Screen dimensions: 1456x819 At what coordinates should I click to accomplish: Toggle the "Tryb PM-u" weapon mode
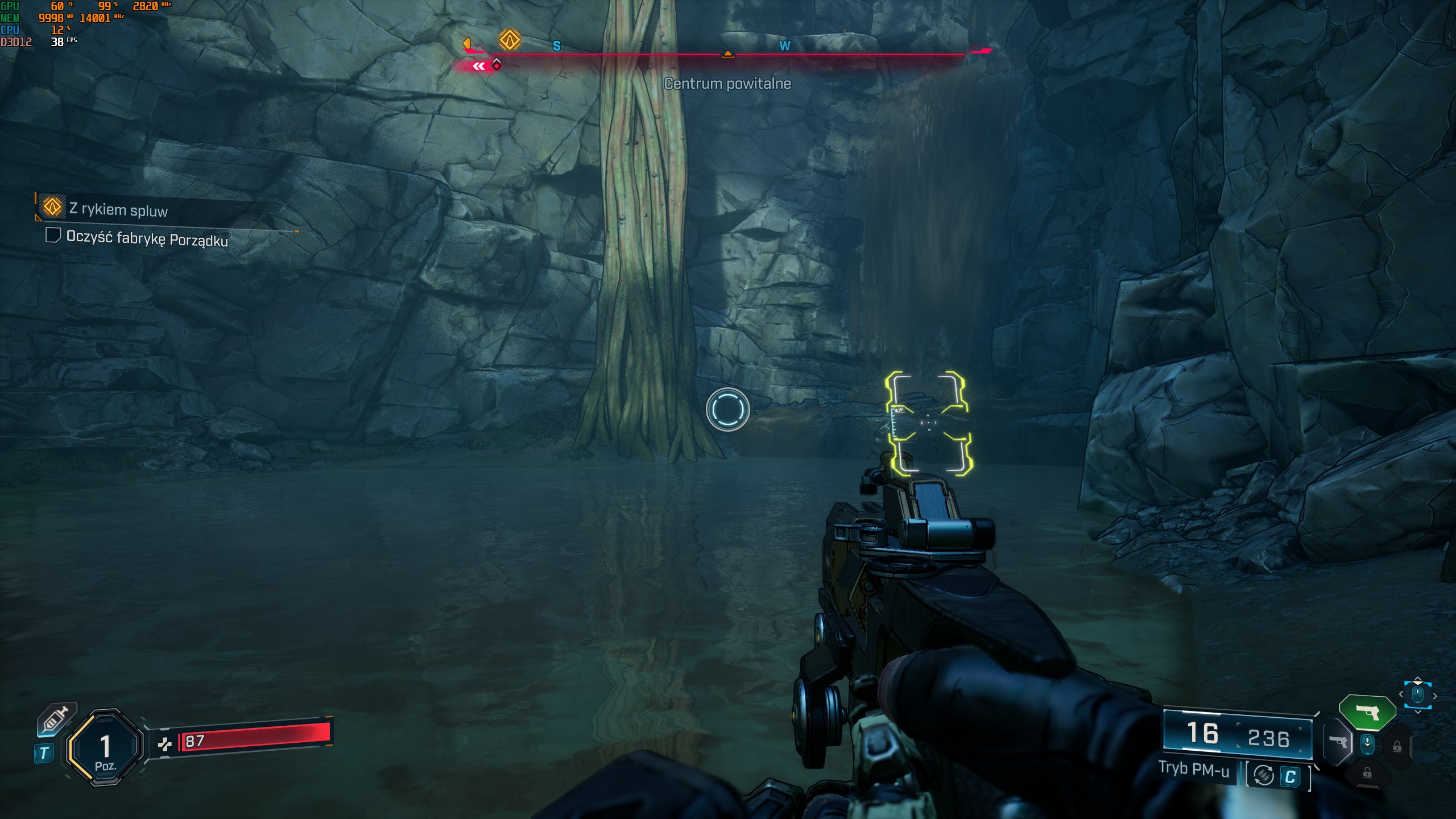pyautogui.click(x=1194, y=769)
